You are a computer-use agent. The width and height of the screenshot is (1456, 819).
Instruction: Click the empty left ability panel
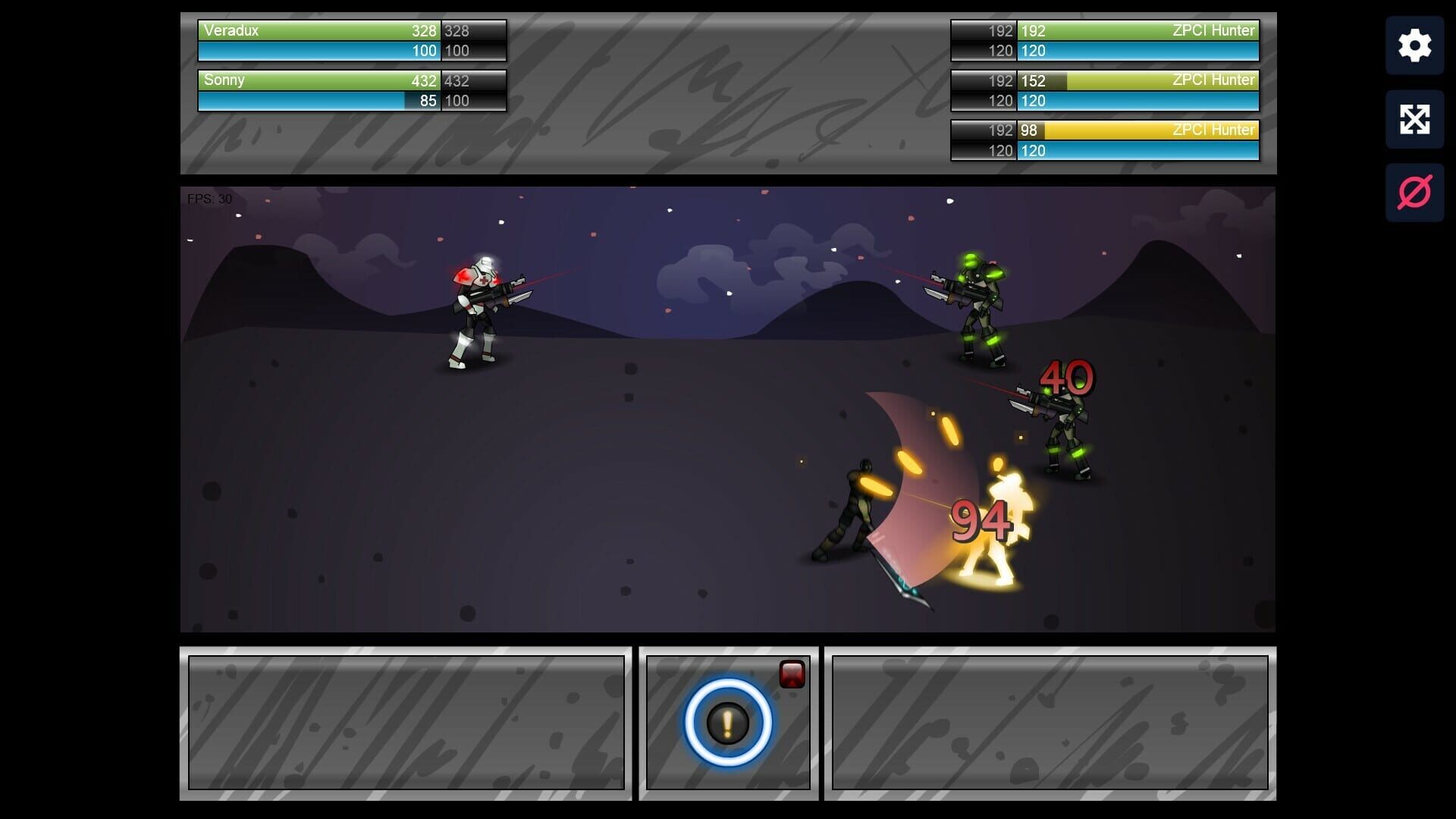click(x=406, y=720)
